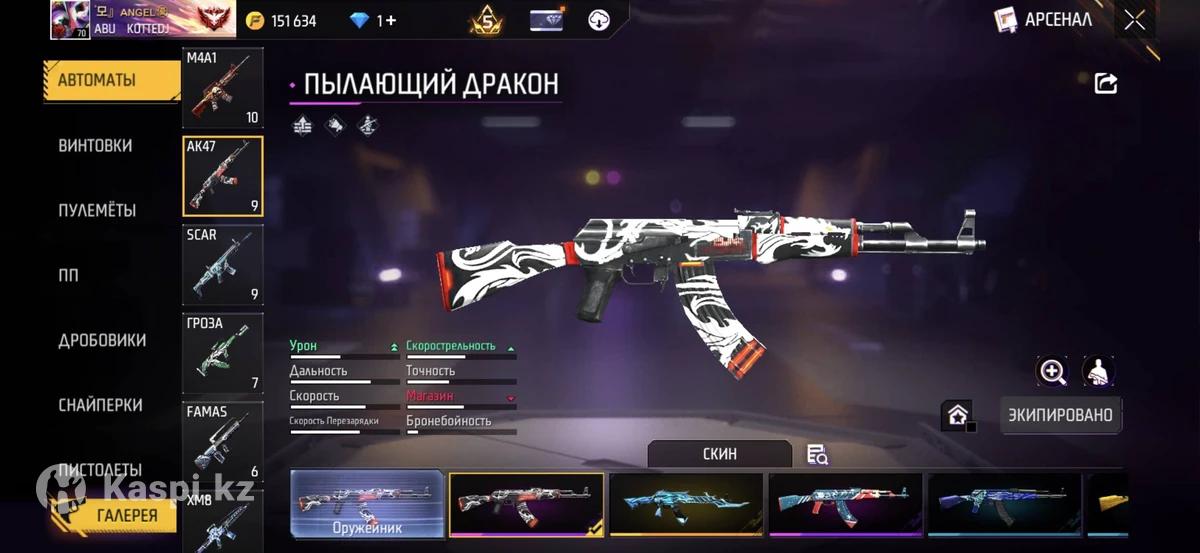Open the Винтовки weapon category

coord(95,146)
